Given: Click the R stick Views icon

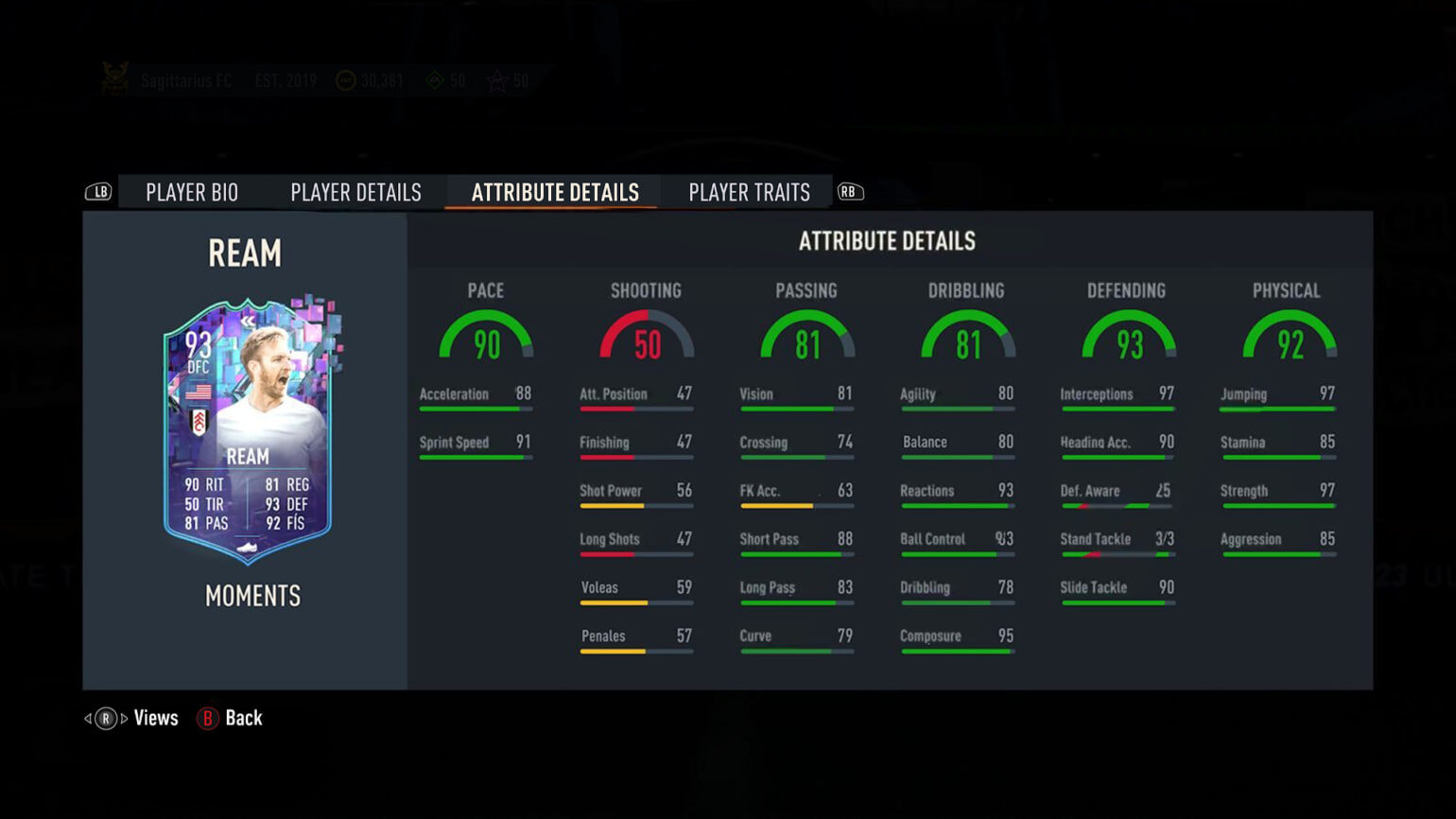Looking at the screenshot, I should 104,718.
